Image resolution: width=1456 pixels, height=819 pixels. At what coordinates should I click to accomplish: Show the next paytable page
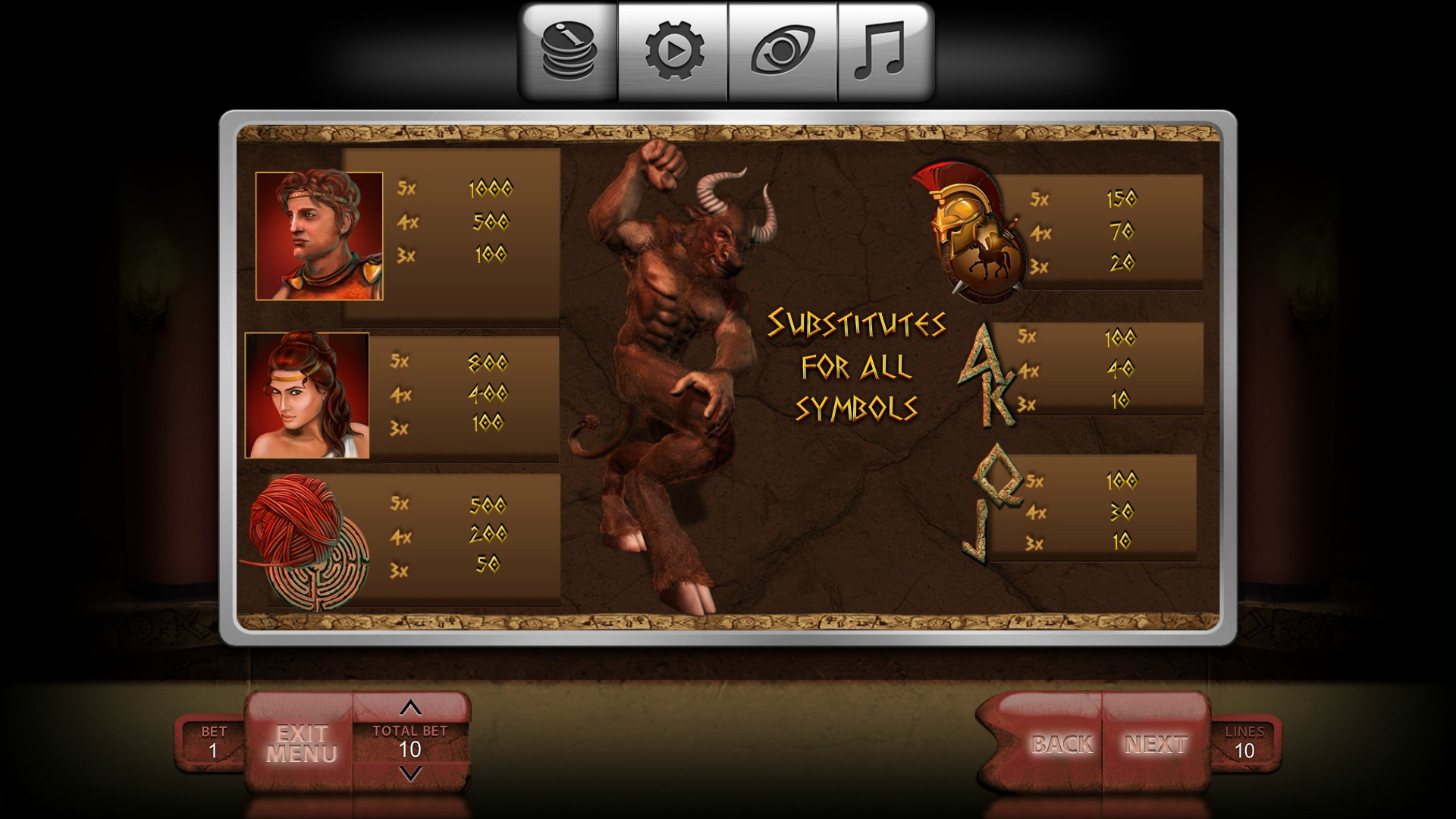(x=1155, y=744)
